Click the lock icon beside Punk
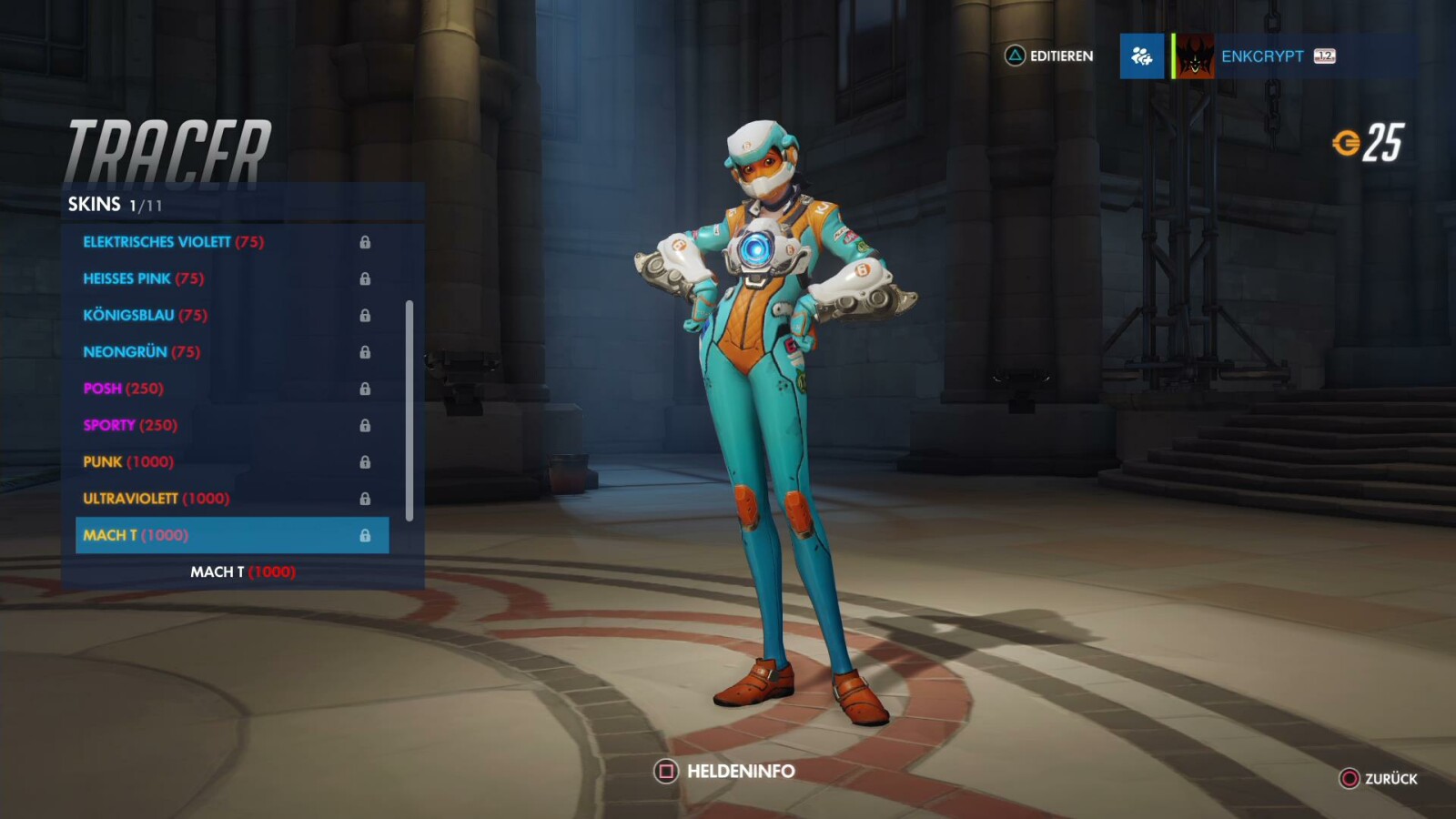 pos(368,461)
